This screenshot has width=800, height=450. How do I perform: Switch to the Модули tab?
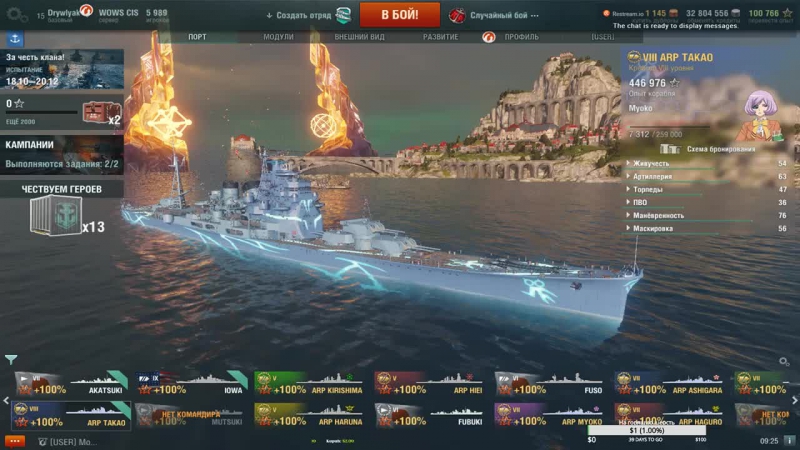pos(278,37)
